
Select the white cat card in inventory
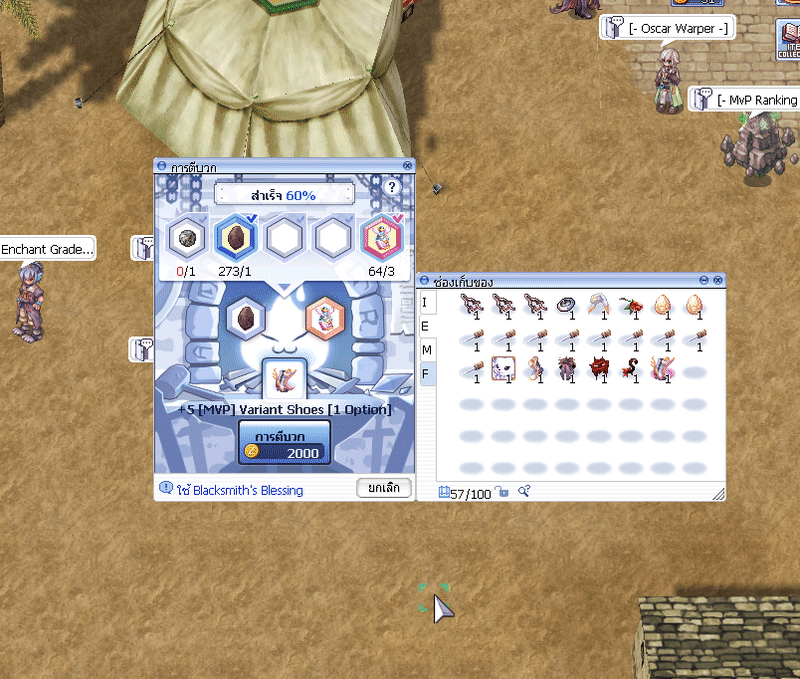pos(501,370)
